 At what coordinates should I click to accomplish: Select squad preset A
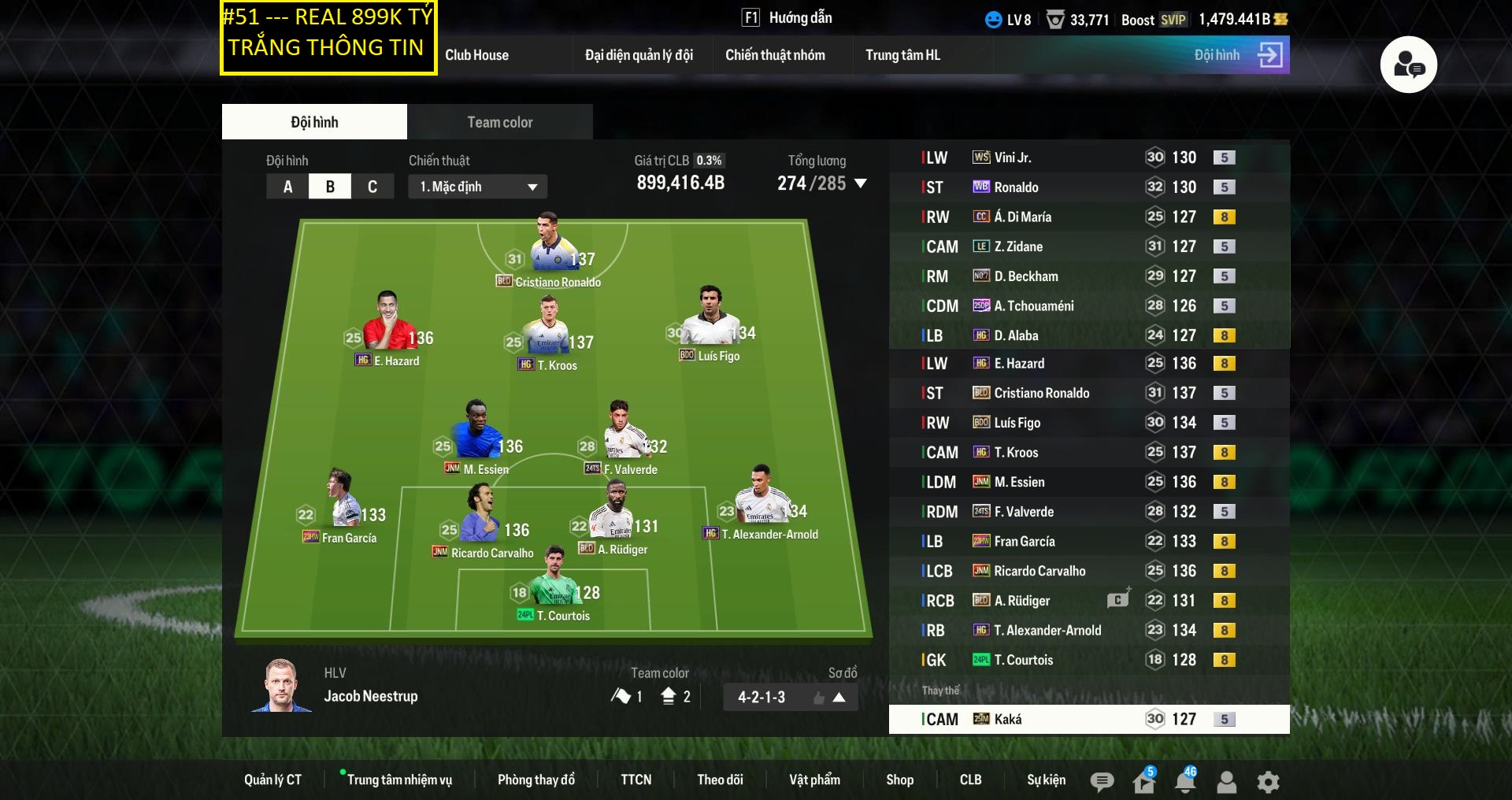click(287, 187)
